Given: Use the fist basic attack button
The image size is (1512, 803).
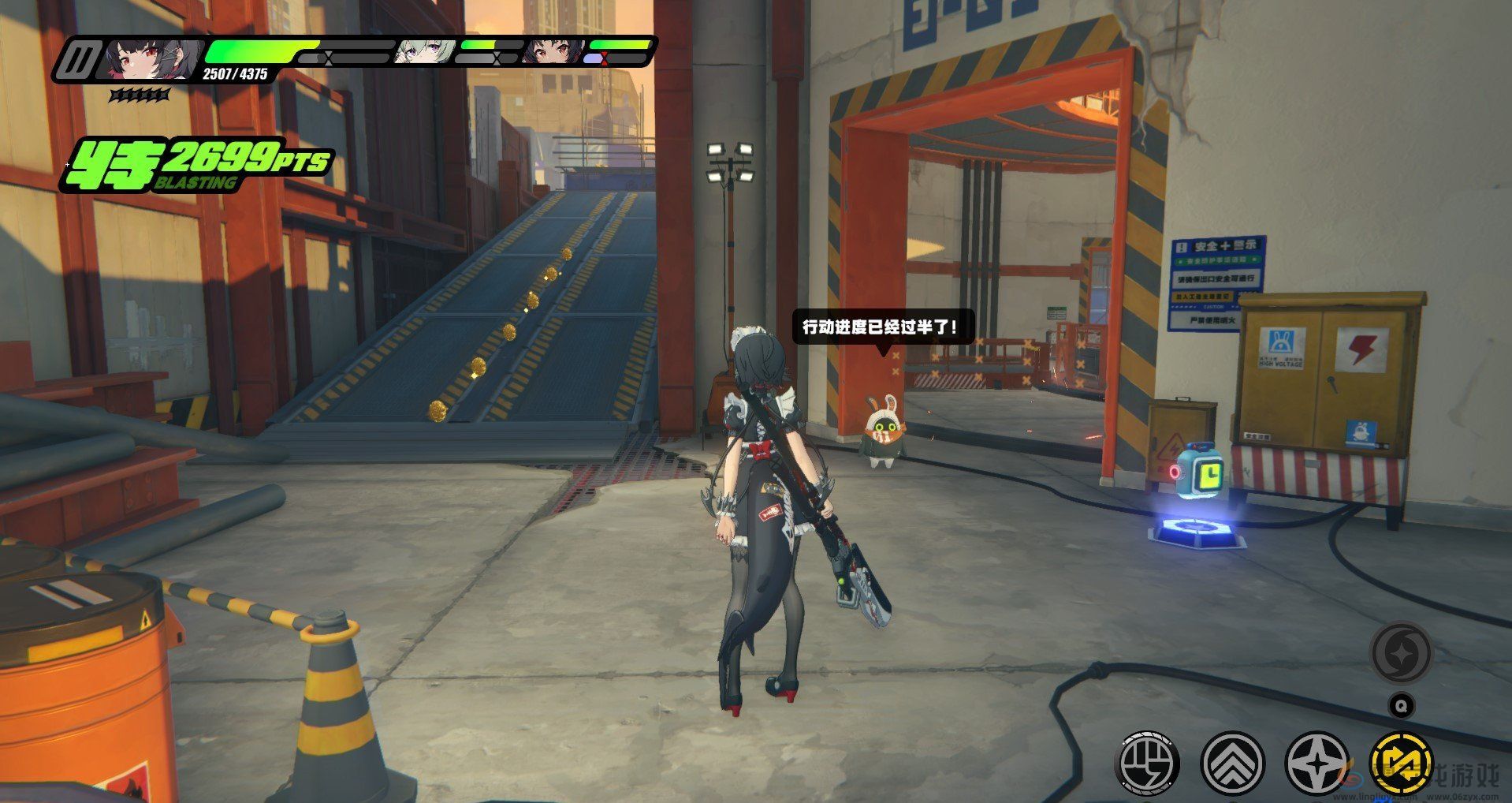Looking at the screenshot, I should point(1148,763).
